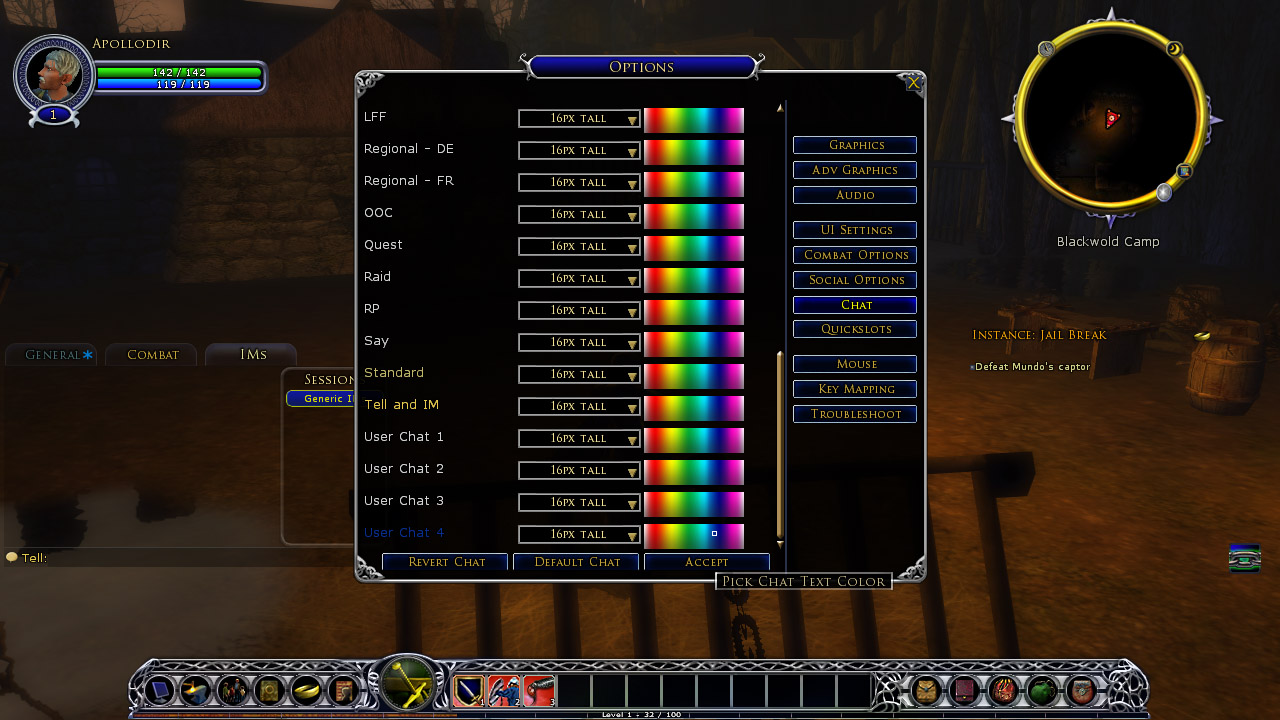Restore defaults with Default Chat button

(577, 562)
